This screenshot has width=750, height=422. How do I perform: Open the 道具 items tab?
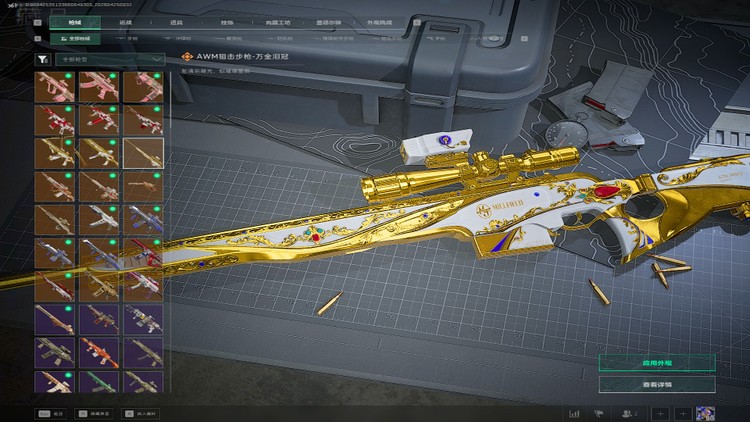(x=177, y=20)
